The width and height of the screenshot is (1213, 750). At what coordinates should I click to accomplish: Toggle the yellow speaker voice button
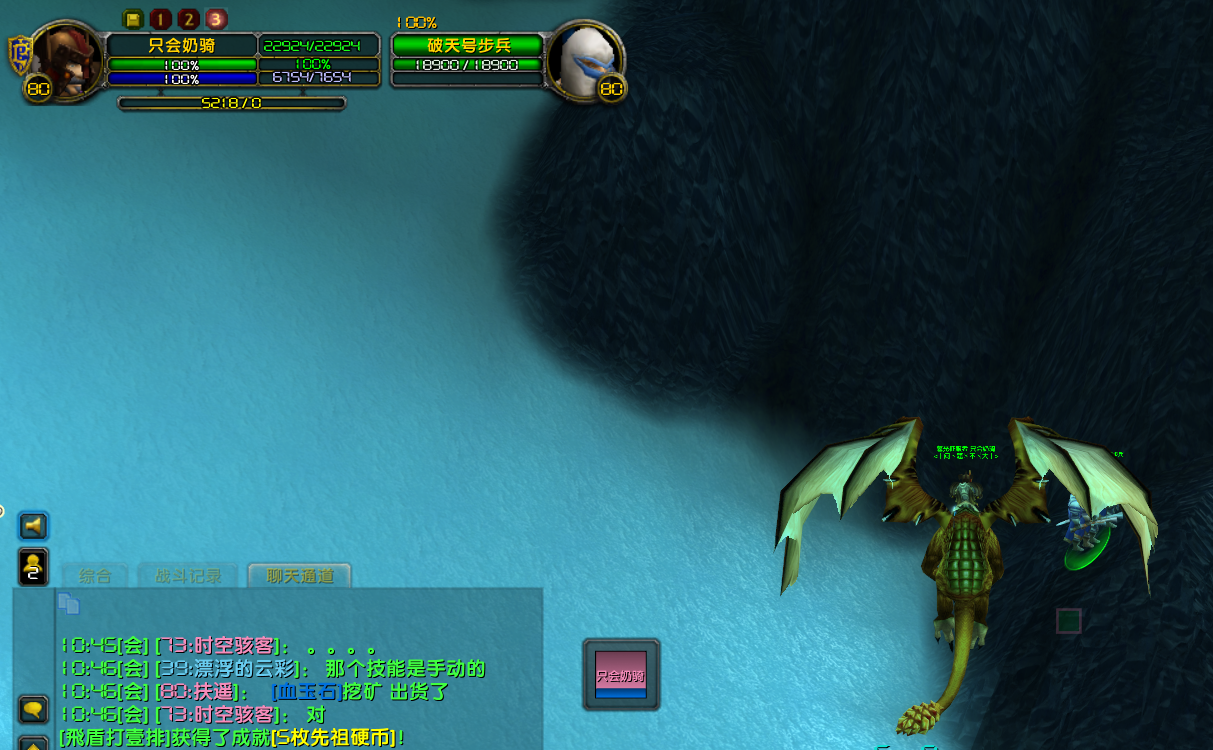[33, 525]
